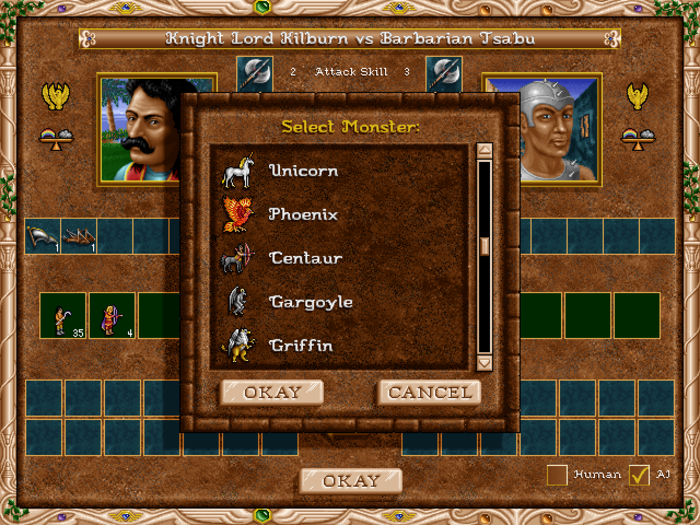Click Knight Lord Kilburn's portrait
700x525 pixels.
140,130
